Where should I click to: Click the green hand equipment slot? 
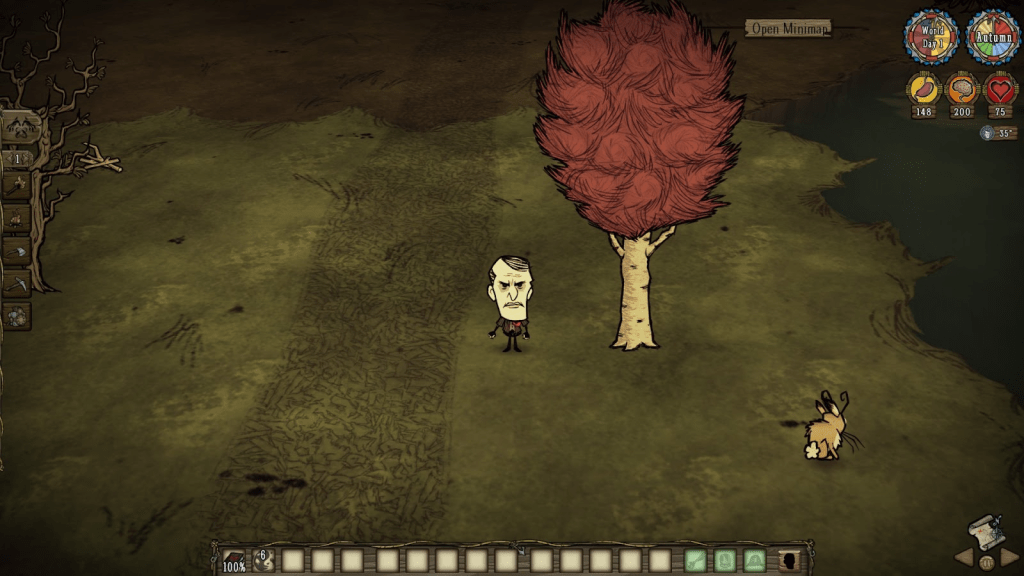(x=696, y=560)
